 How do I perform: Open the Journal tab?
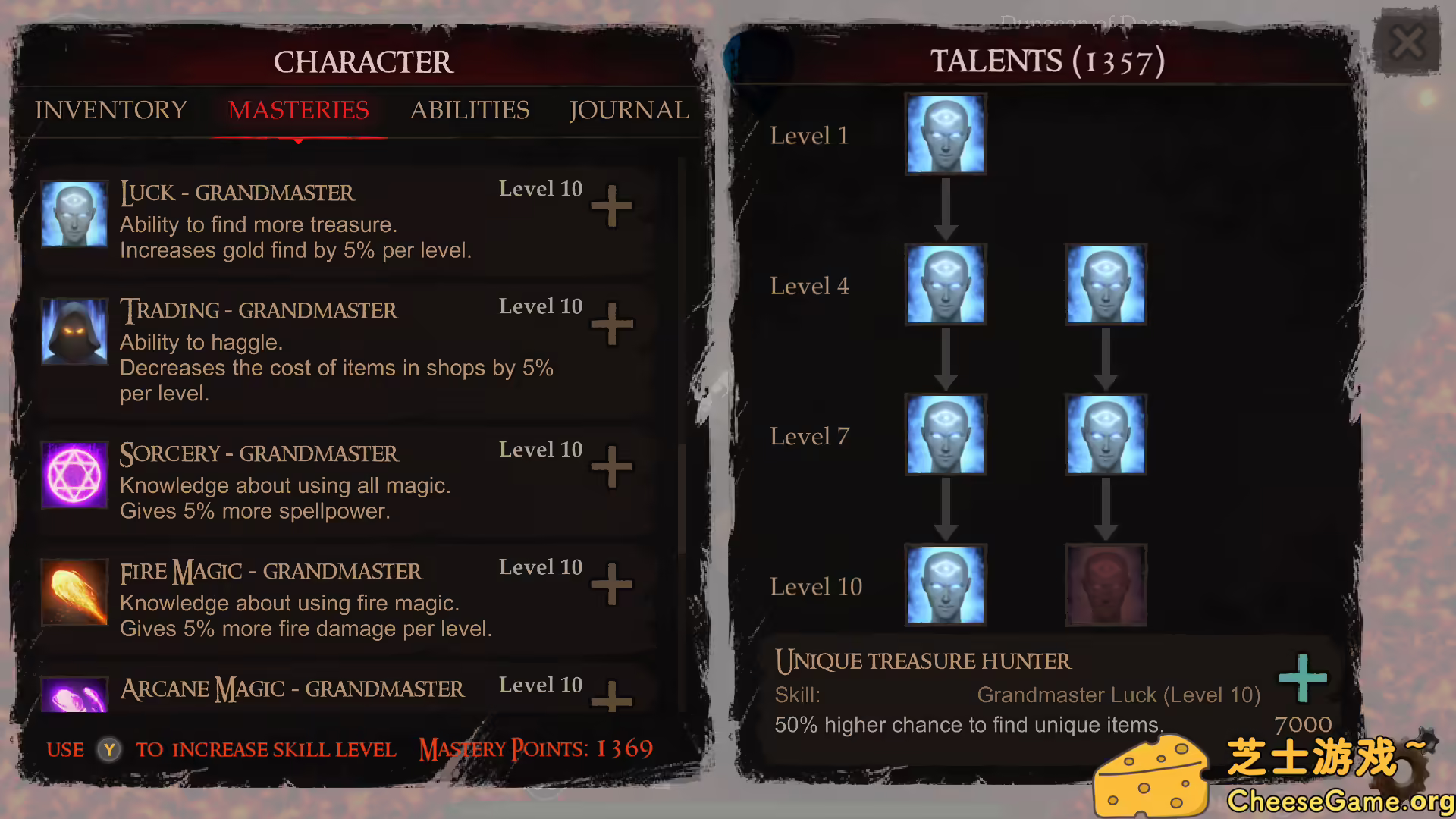pos(629,111)
